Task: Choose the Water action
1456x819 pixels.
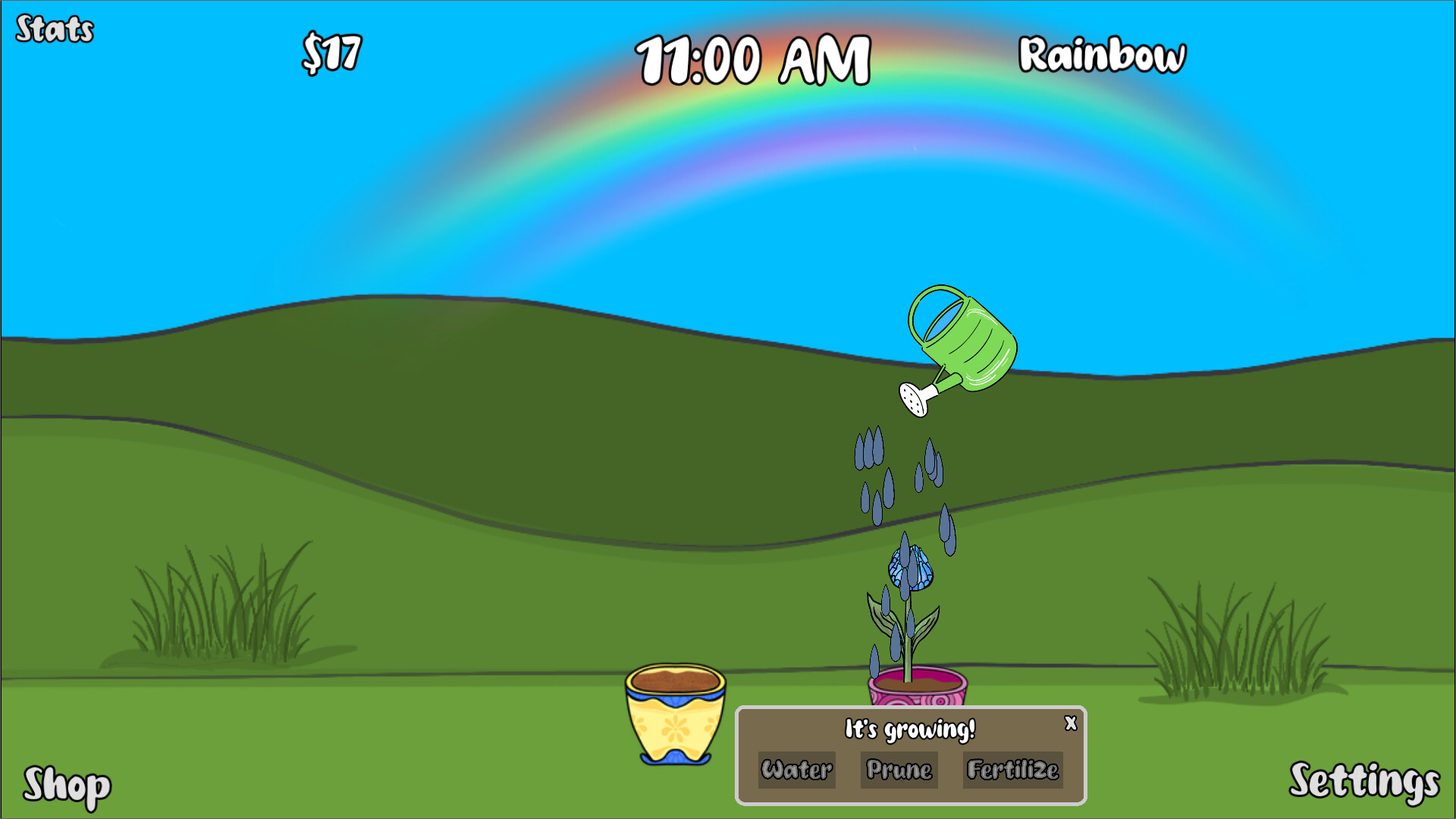Action: pos(796,770)
